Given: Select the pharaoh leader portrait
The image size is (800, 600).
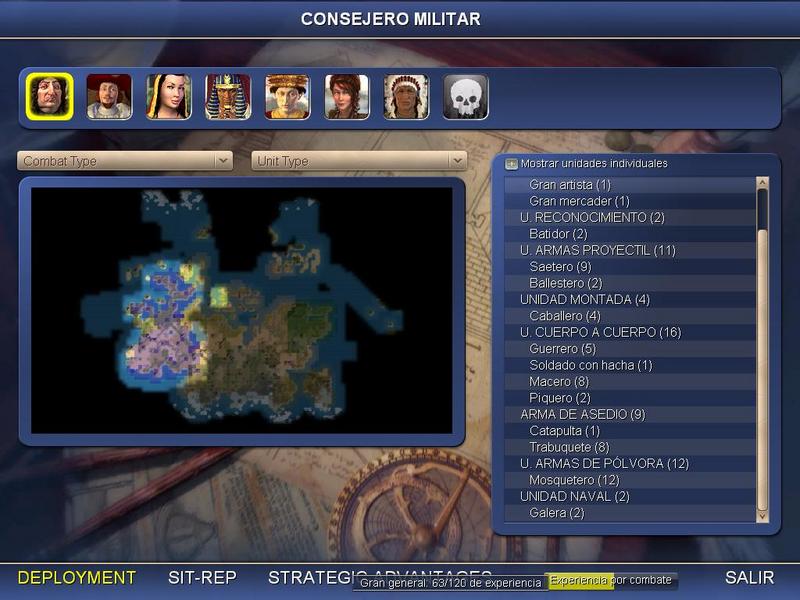Looking at the screenshot, I should pos(228,97).
